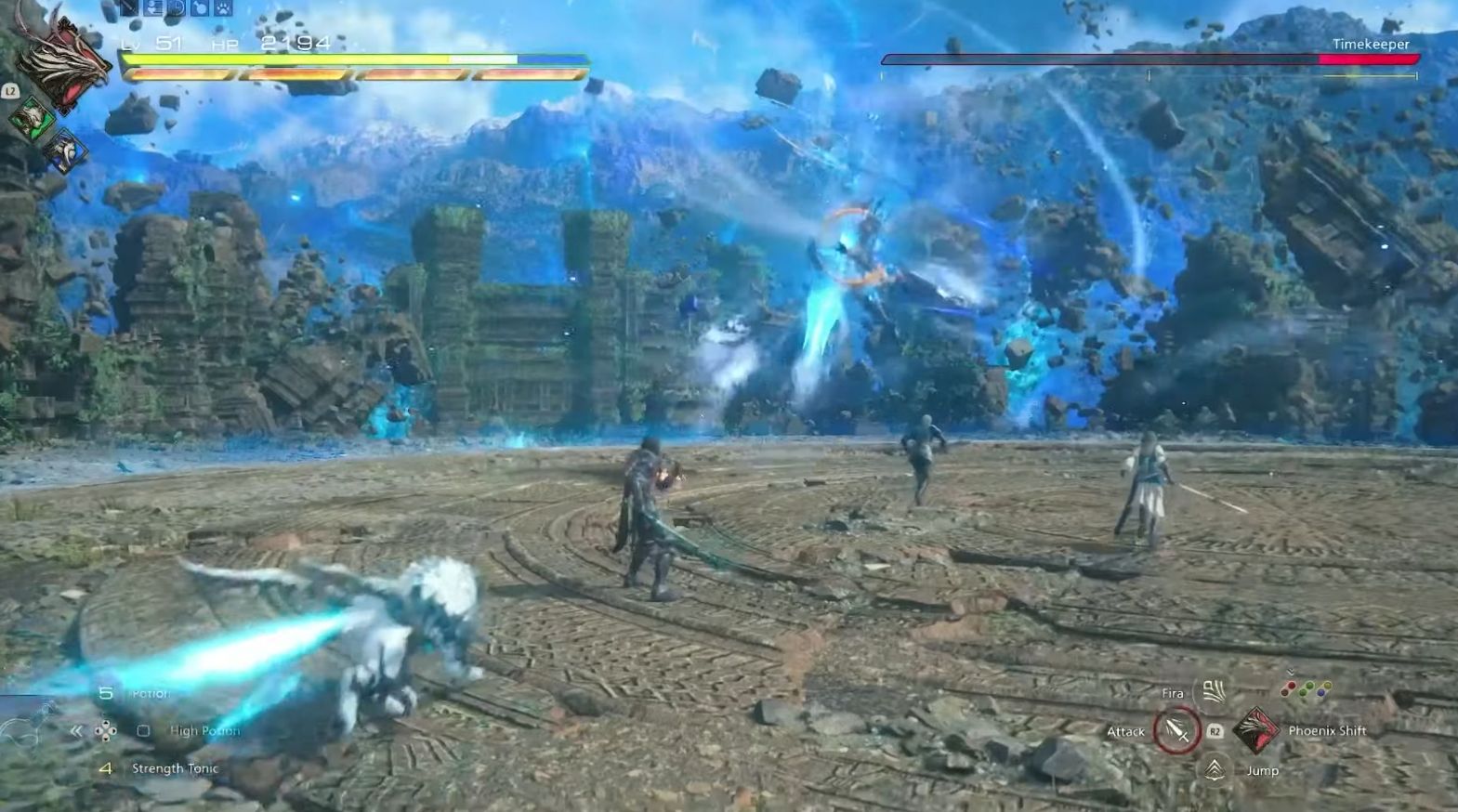Open the party members icon in the top toolbar

pos(155,8)
